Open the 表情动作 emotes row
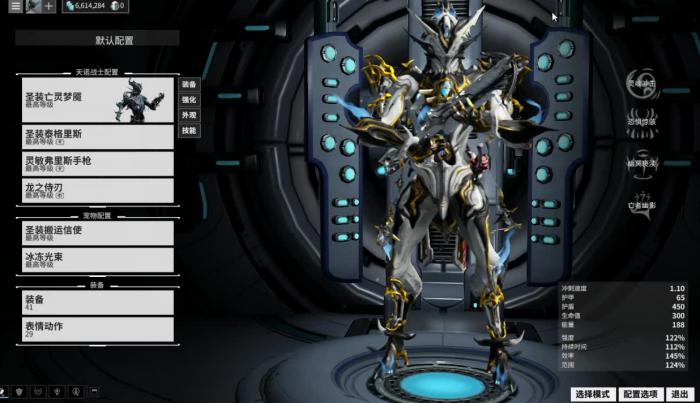 click(x=97, y=328)
